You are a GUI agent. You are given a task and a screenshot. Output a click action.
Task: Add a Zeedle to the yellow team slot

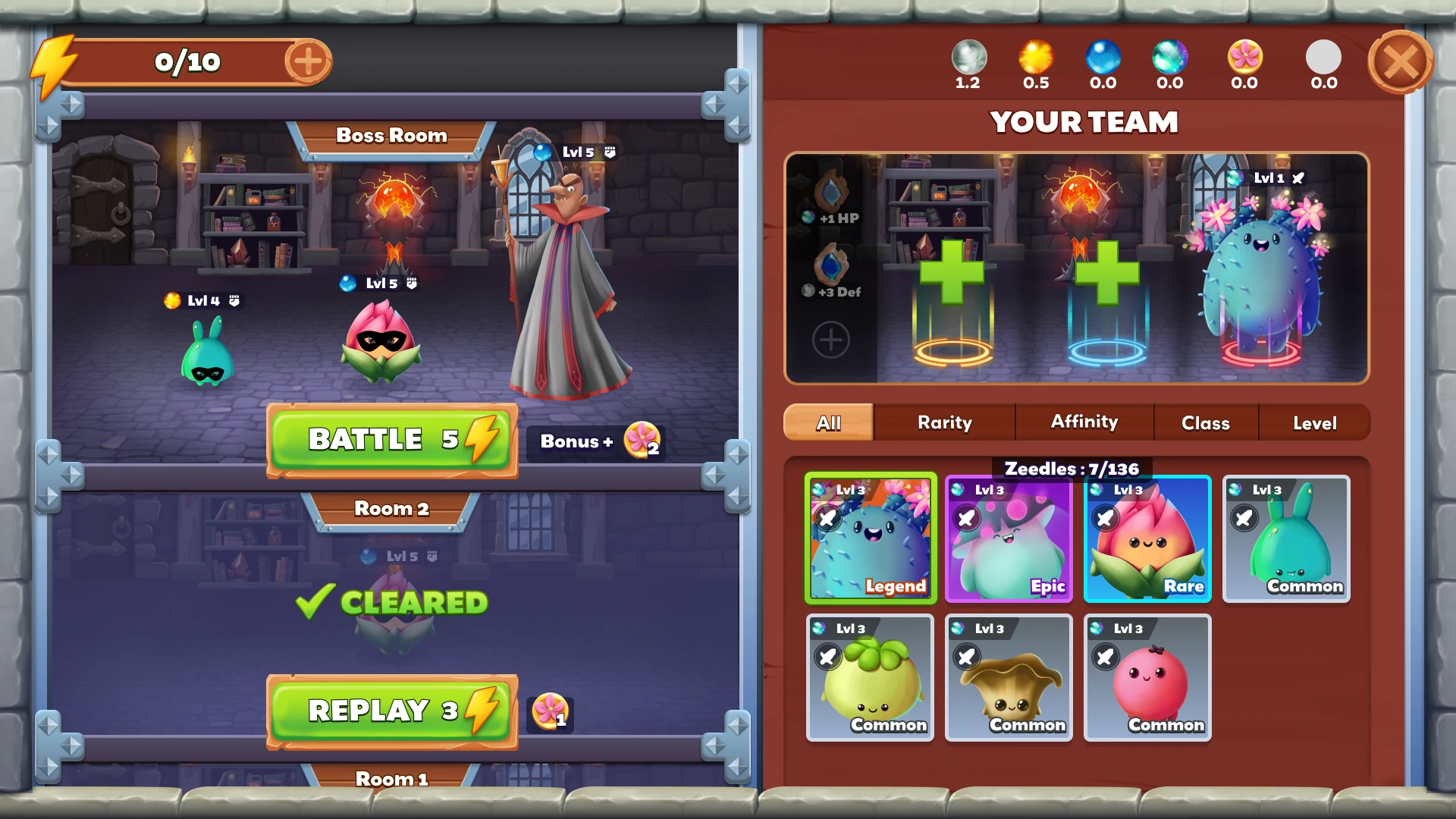tap(952, 275)
